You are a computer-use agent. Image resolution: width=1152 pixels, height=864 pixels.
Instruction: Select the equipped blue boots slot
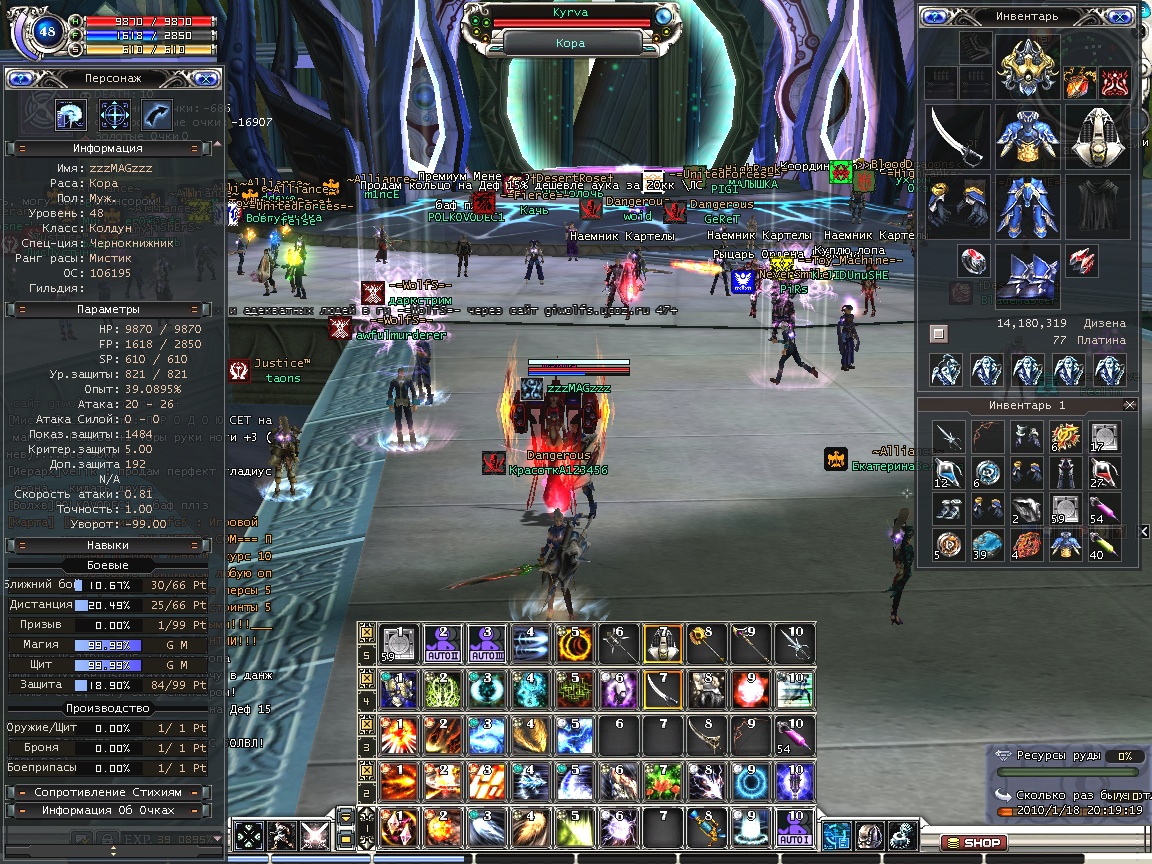[x=1028, y=271]
